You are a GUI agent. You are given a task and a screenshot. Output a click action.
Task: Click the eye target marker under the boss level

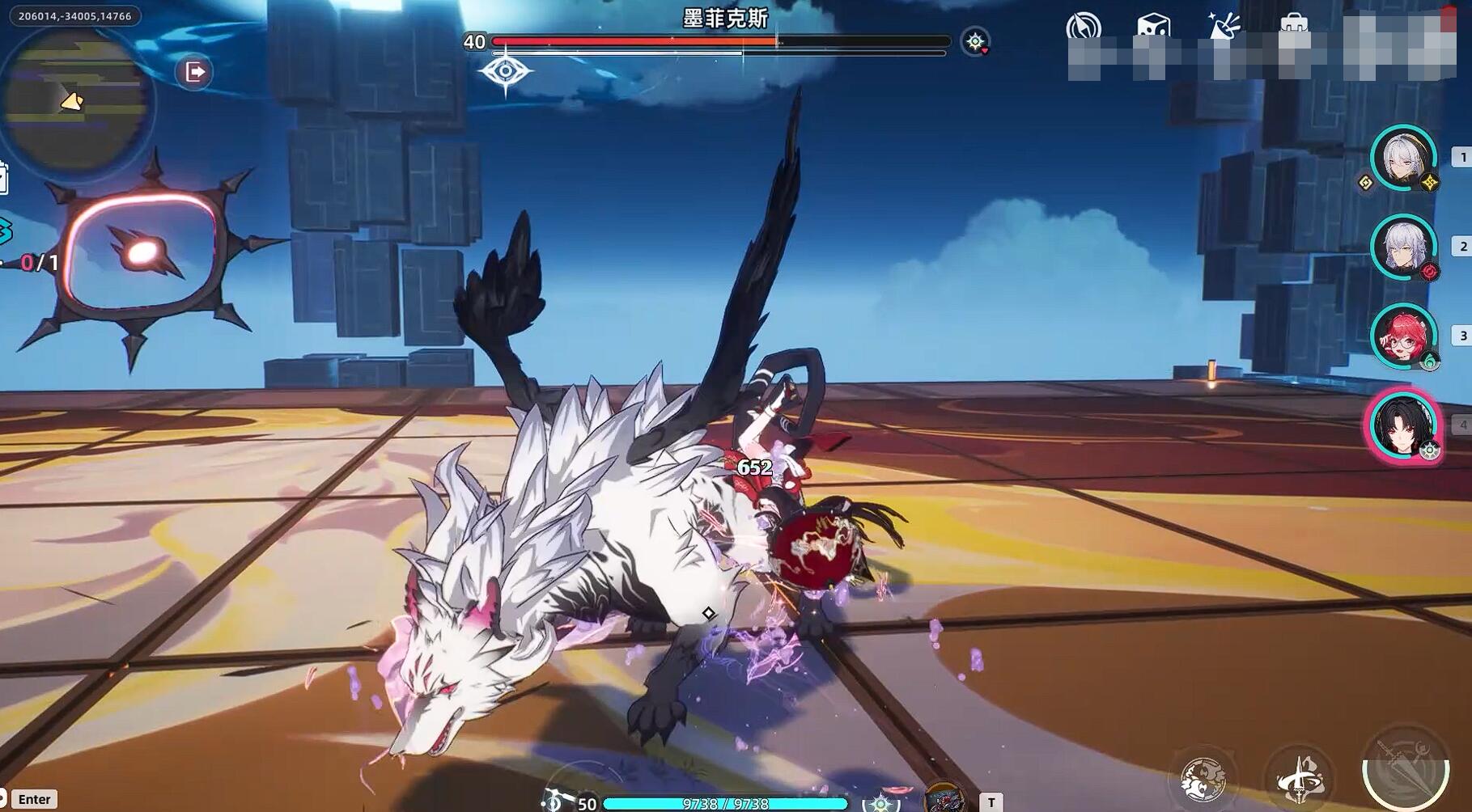[505, 71]
